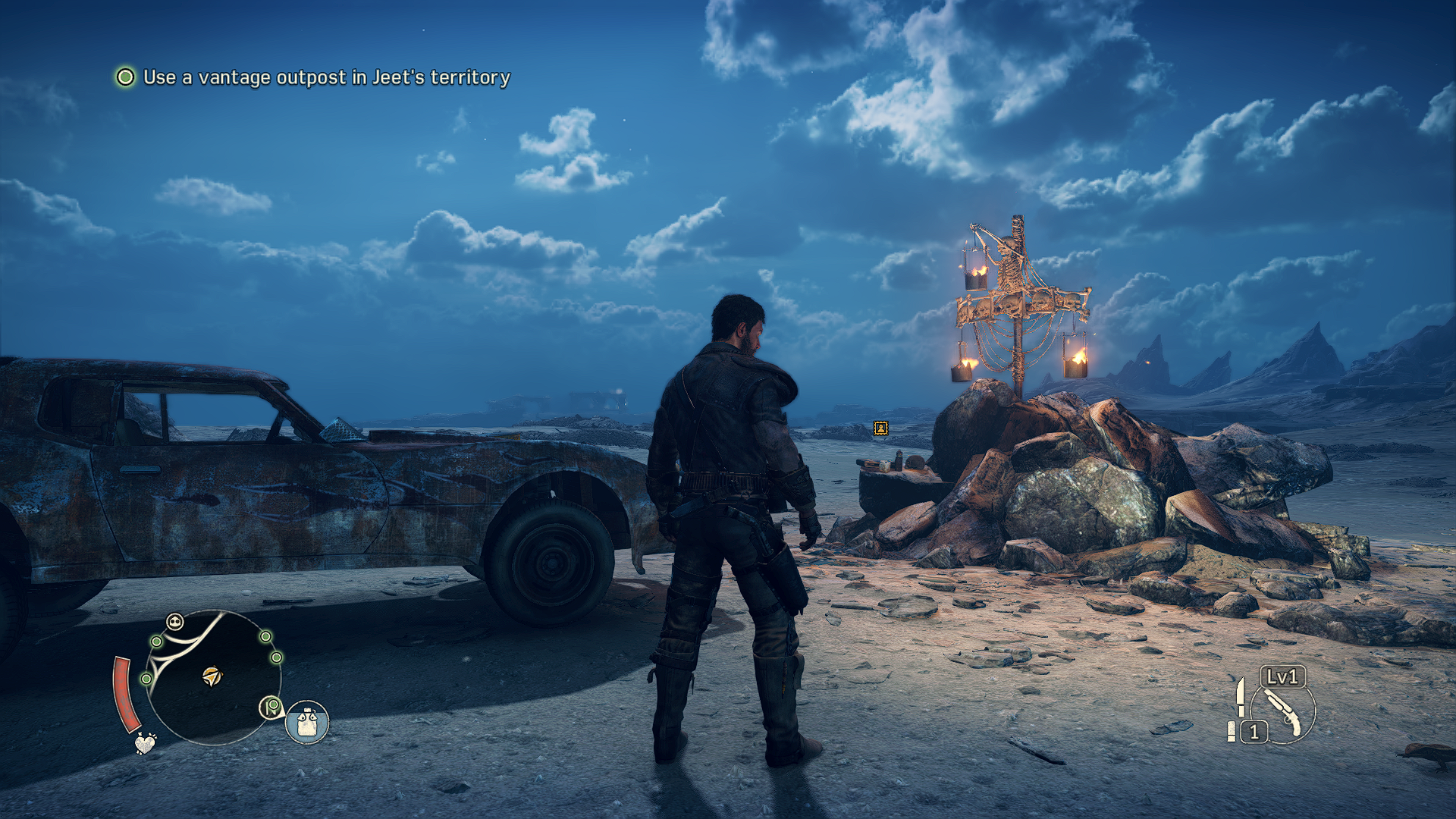Click the player arrow on the minimap
The width and height of the screenshot is (1456, 819).
pos(212,676)
